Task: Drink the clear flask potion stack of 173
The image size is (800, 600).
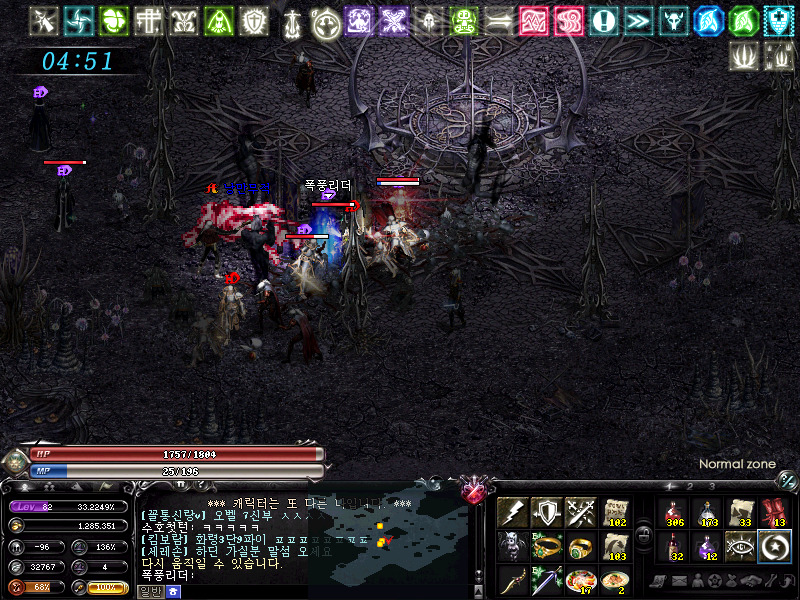Action: coord(707,512)
